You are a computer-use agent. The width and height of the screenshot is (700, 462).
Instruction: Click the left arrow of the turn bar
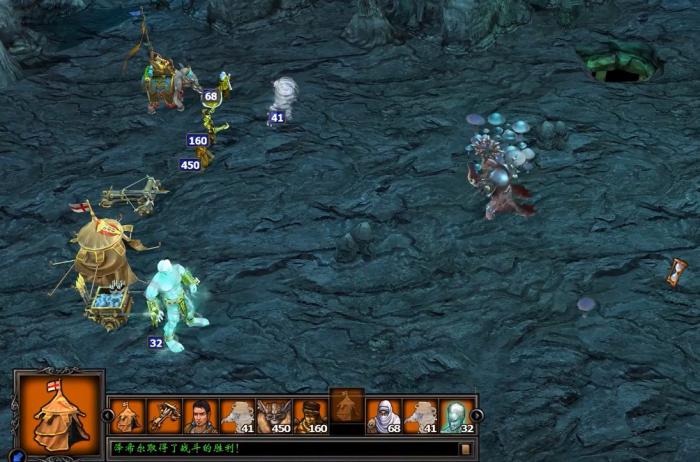109,415
